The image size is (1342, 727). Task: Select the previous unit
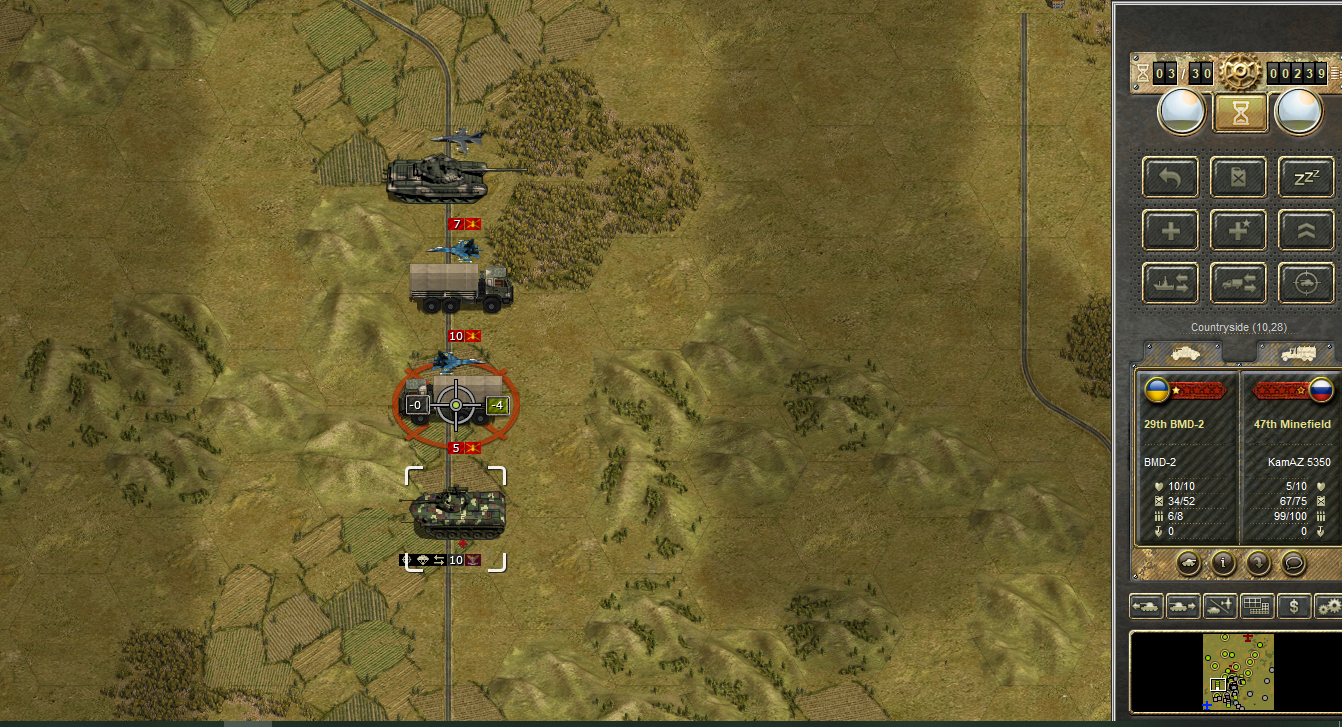(x=1146, y=606)
